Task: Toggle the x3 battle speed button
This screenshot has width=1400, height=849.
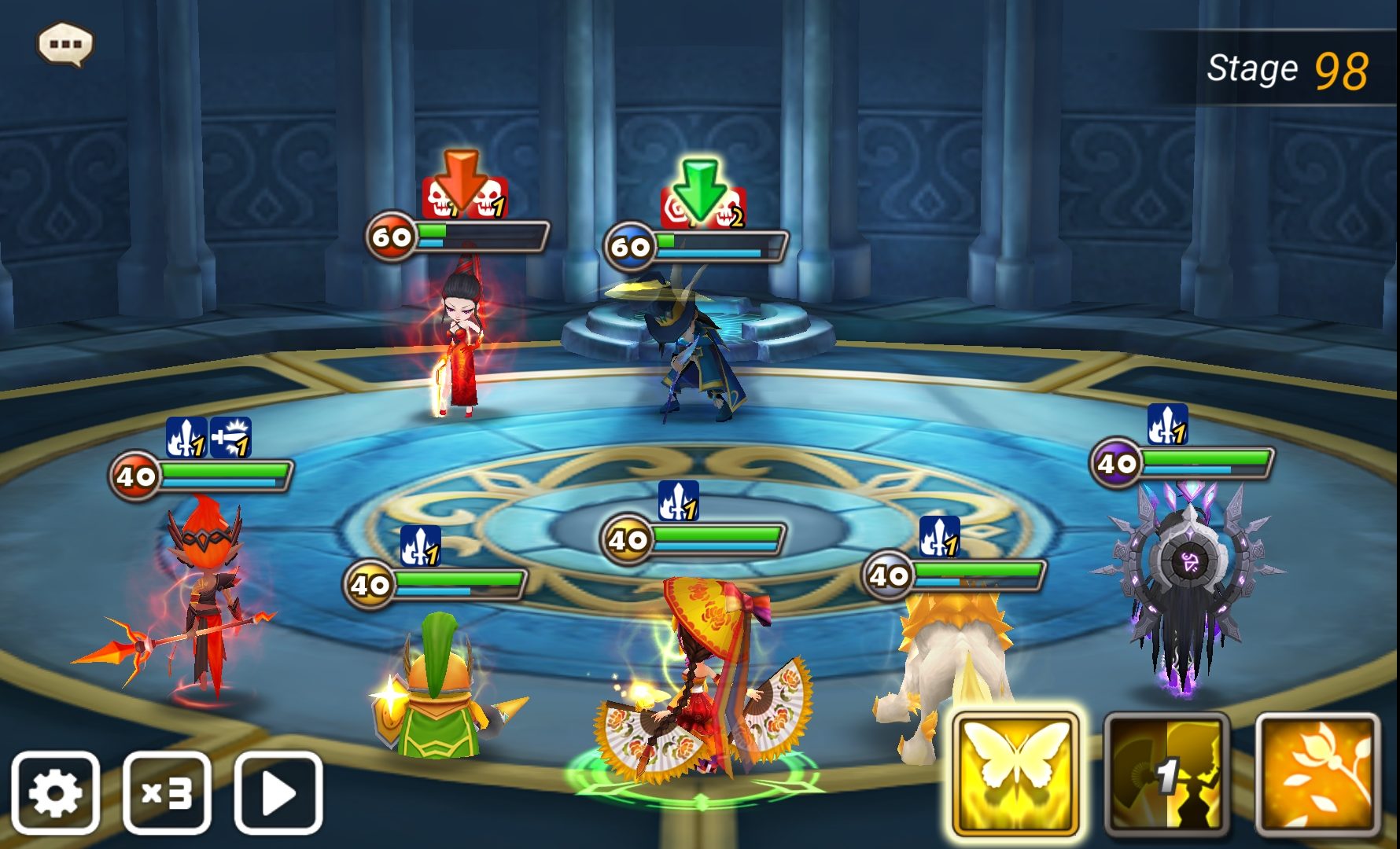Action: pyautogui.click(x=167, y=793)
